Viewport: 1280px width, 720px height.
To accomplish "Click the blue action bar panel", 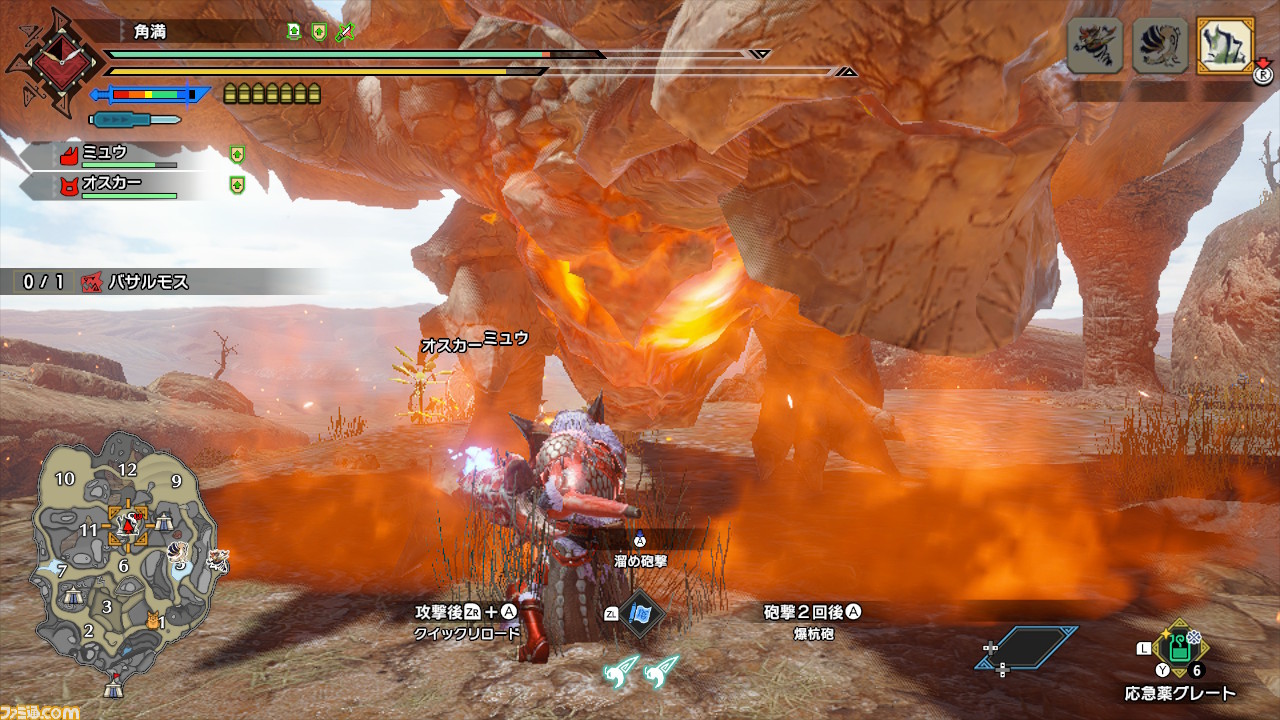I will pyautogui.click(x=1027, y=647).
